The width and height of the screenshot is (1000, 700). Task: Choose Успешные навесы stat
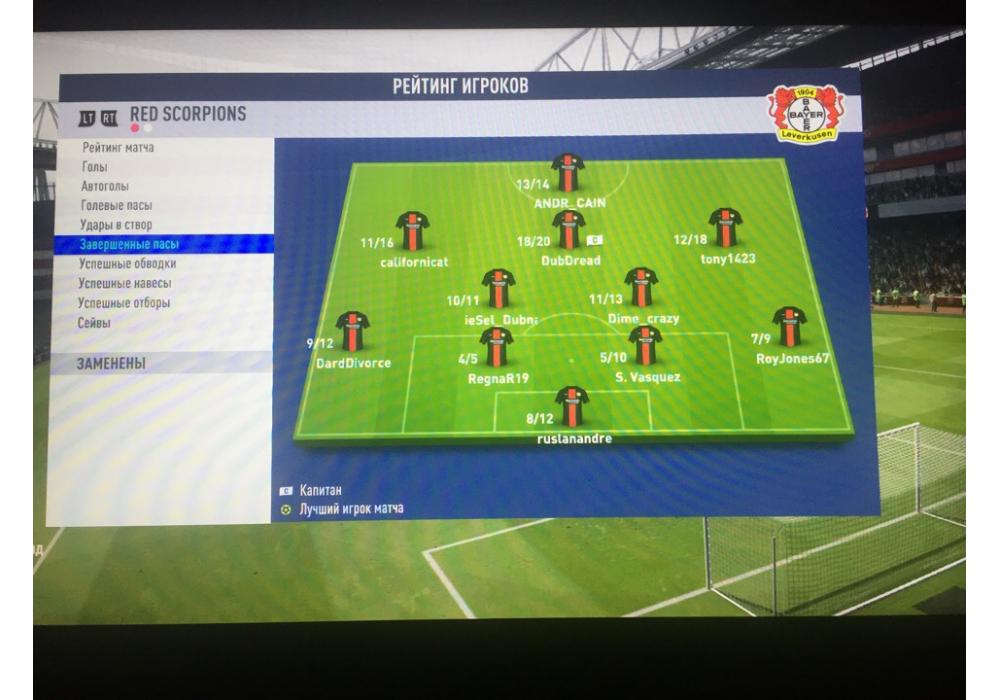[126, 283]
